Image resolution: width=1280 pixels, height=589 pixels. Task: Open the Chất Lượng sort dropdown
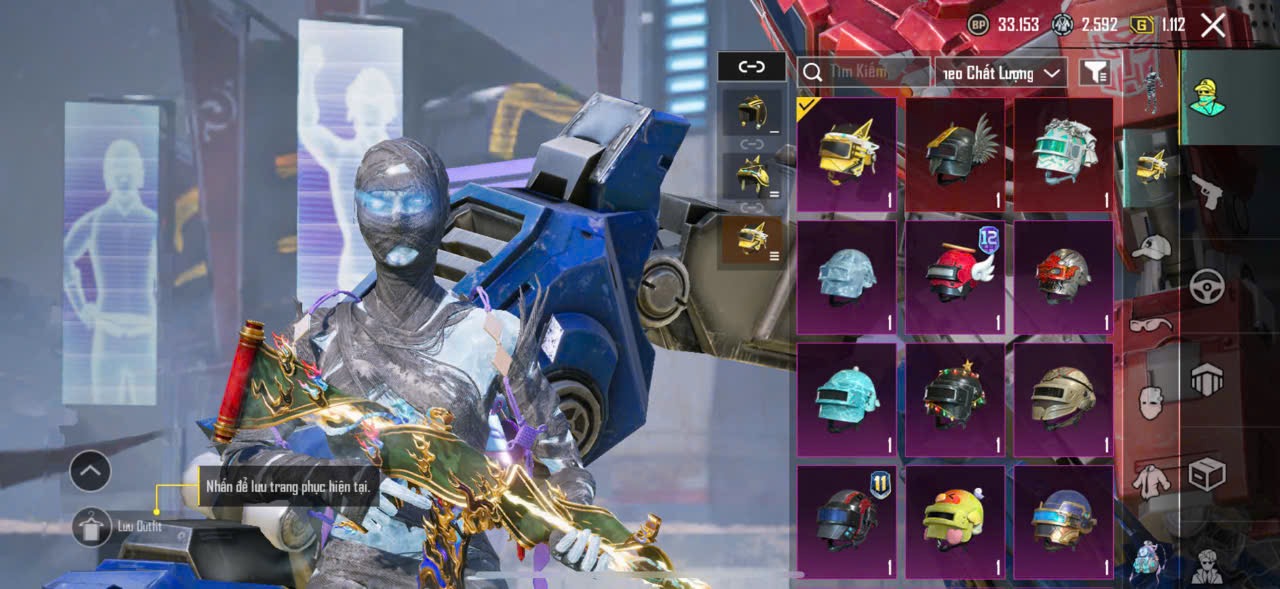tap(1000, 72)
